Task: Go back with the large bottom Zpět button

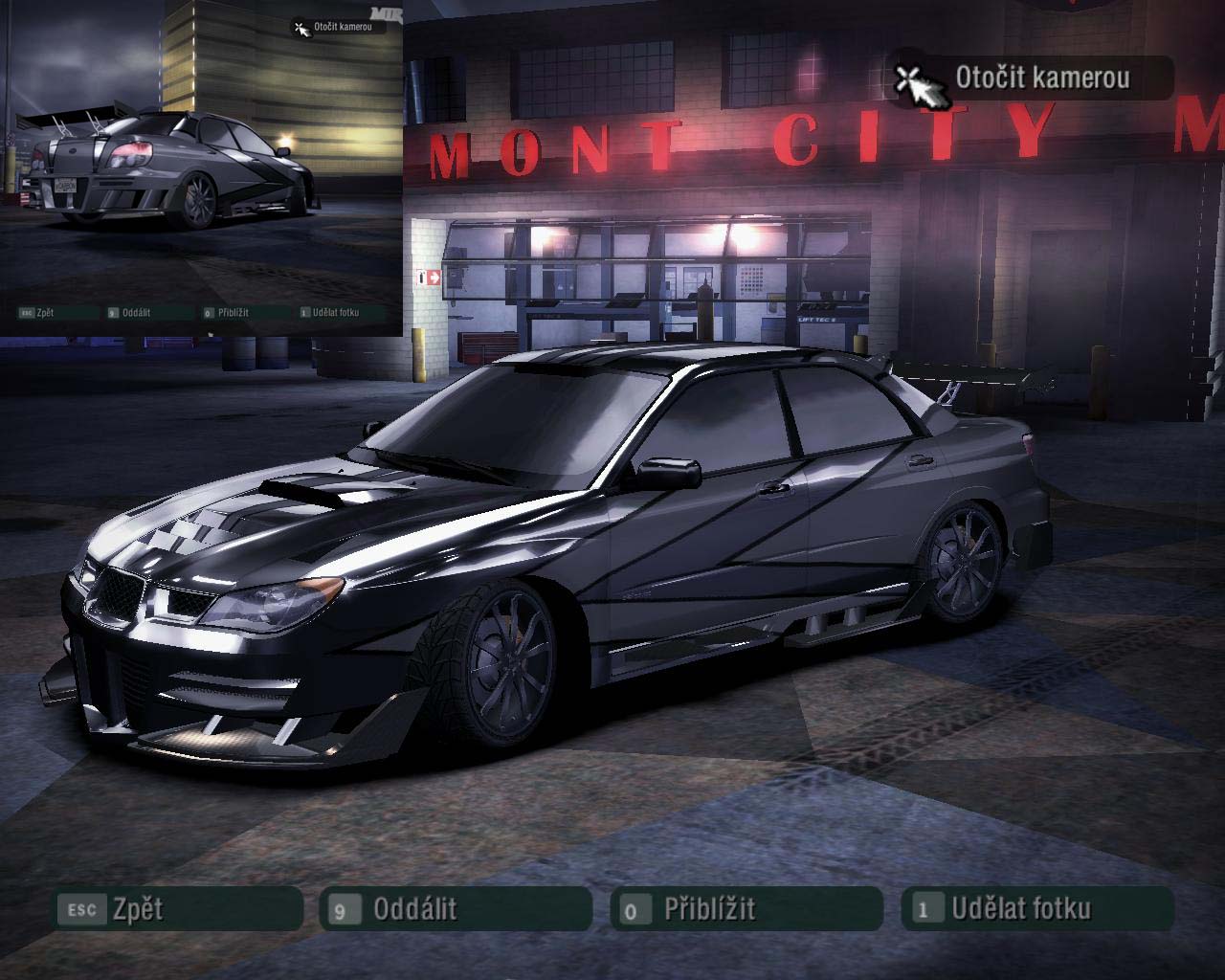Action: [x=178, y=908]
